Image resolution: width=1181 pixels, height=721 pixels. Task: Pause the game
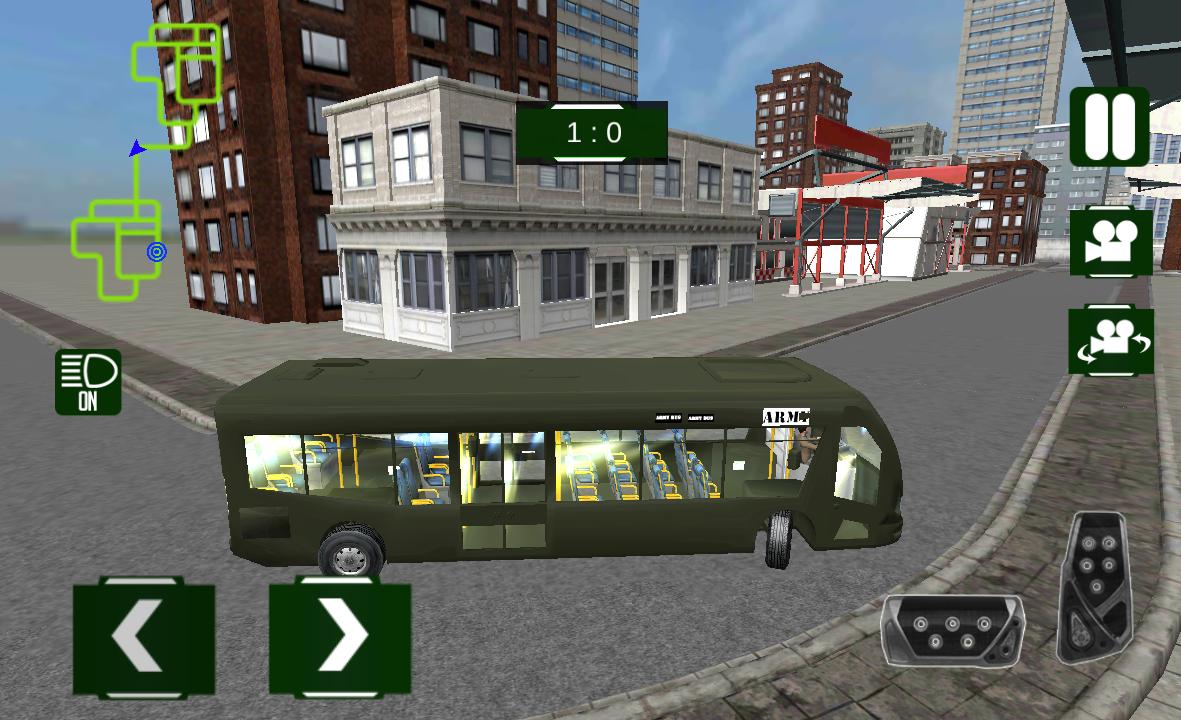click(x=1109, y=127)
